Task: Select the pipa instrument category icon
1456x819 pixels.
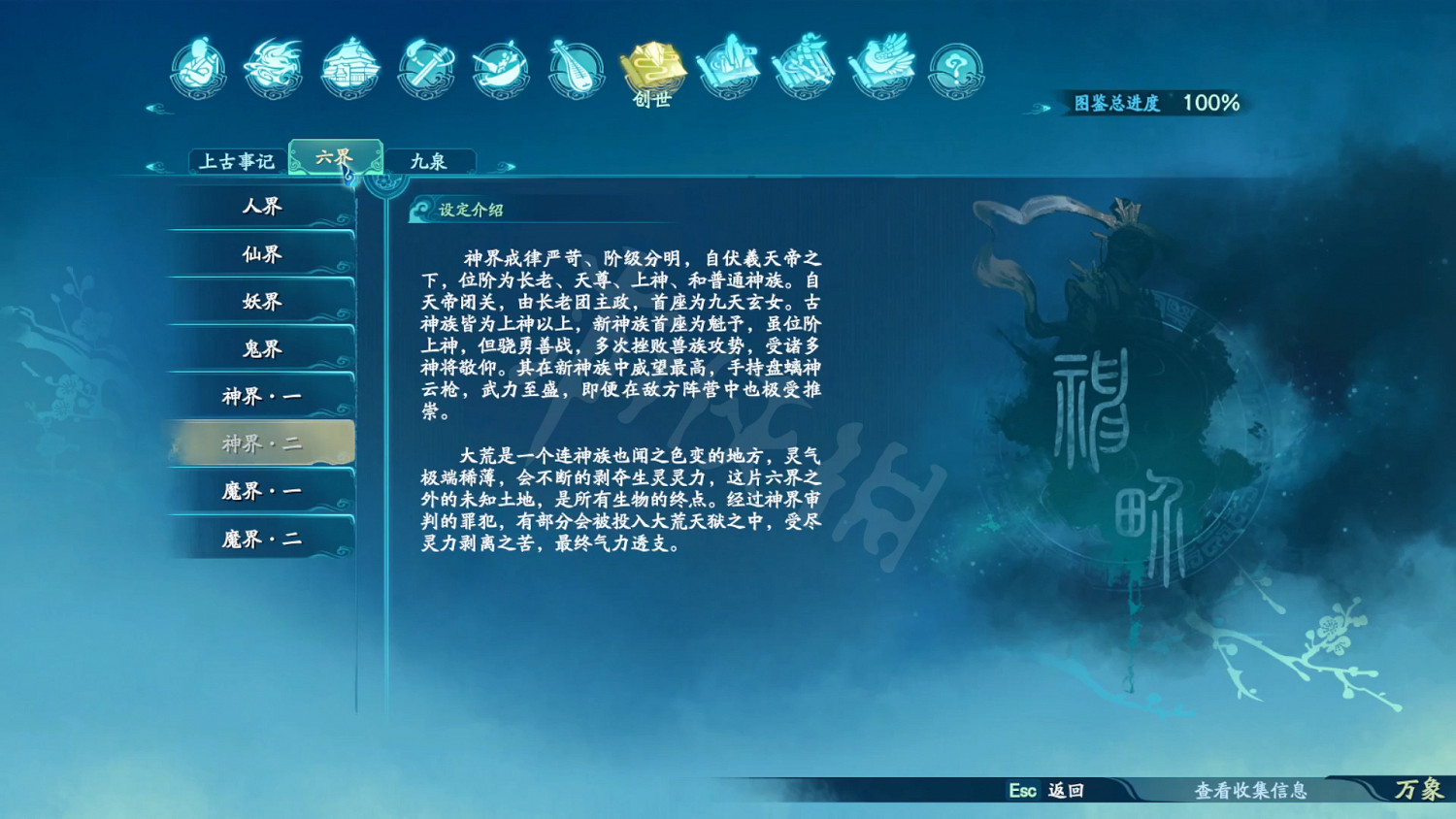Action: pyautogui.click(x=575, y=66)
